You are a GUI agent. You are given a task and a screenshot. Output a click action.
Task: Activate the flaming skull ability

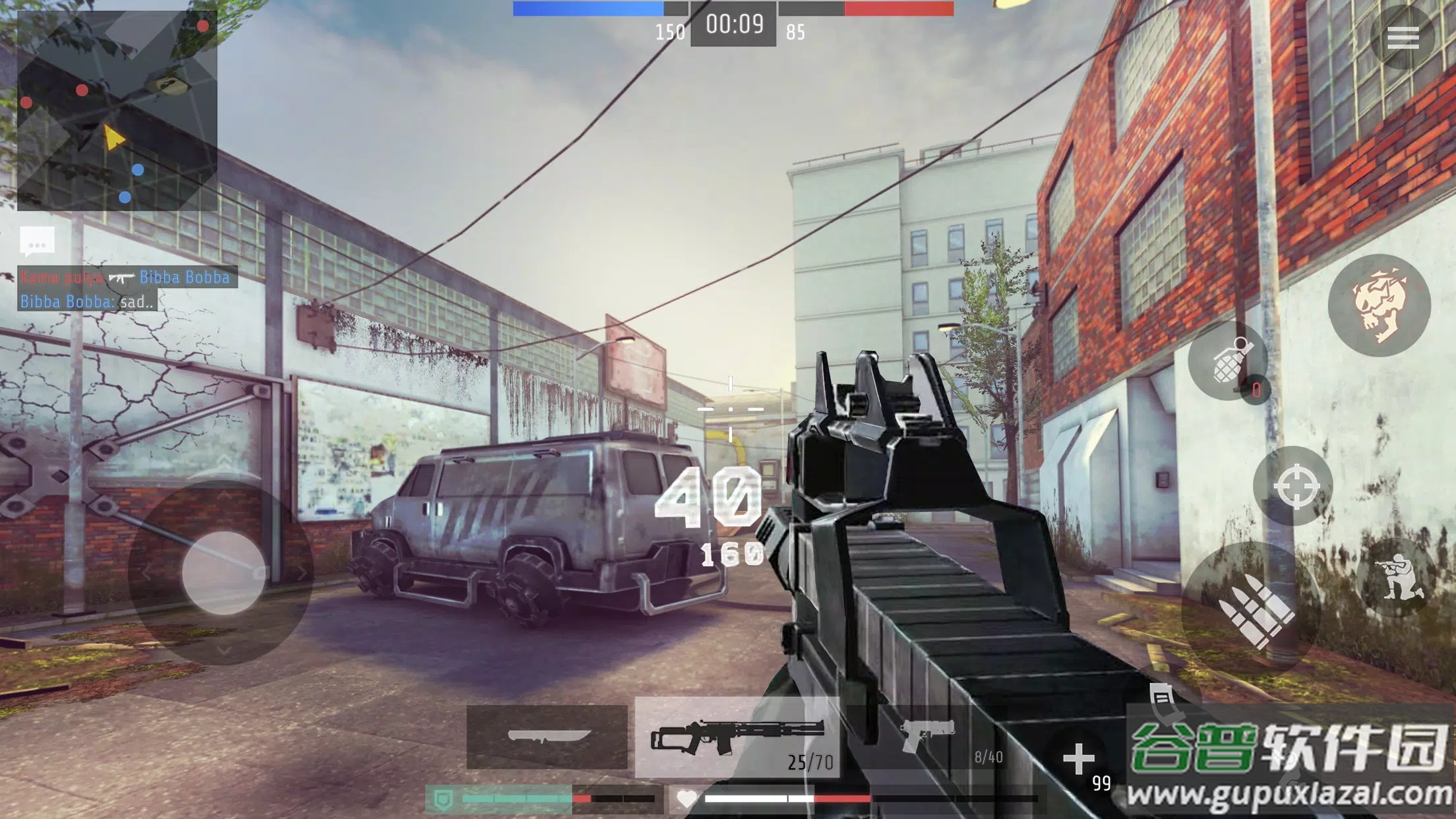1379,305
